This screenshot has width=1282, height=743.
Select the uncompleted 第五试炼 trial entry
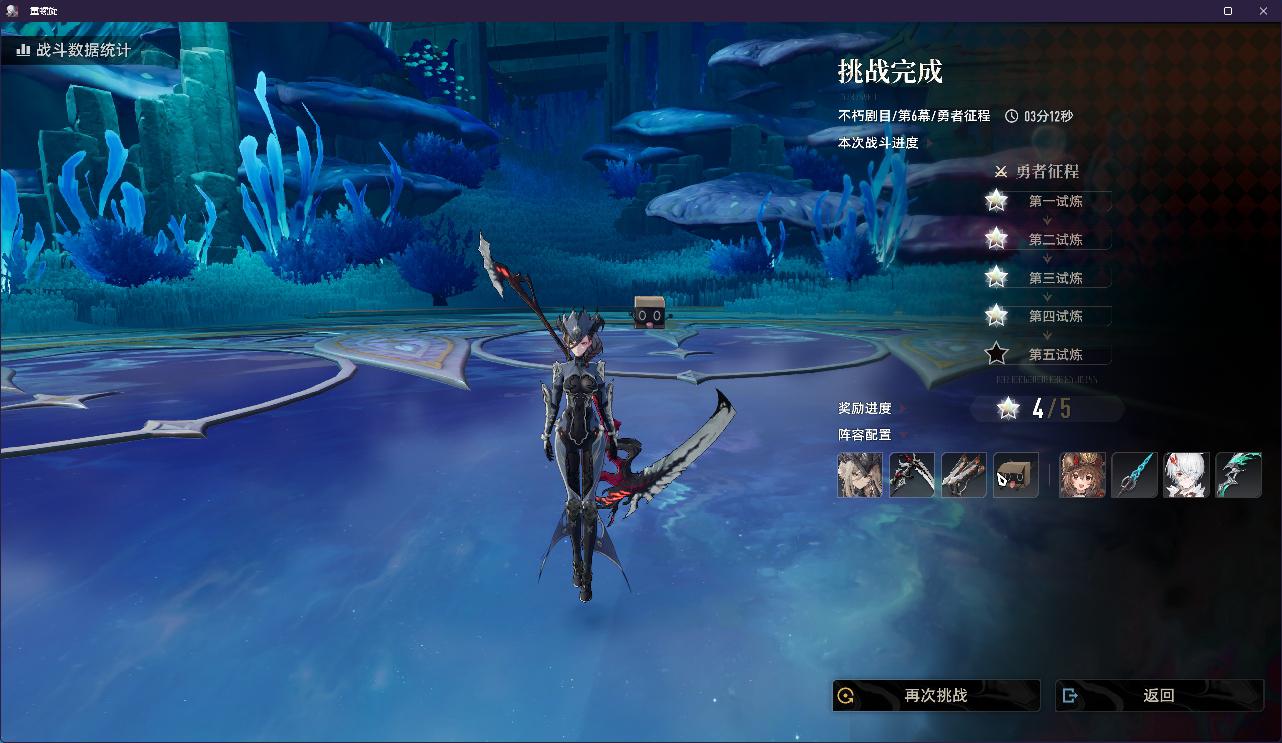(1055, 355)
